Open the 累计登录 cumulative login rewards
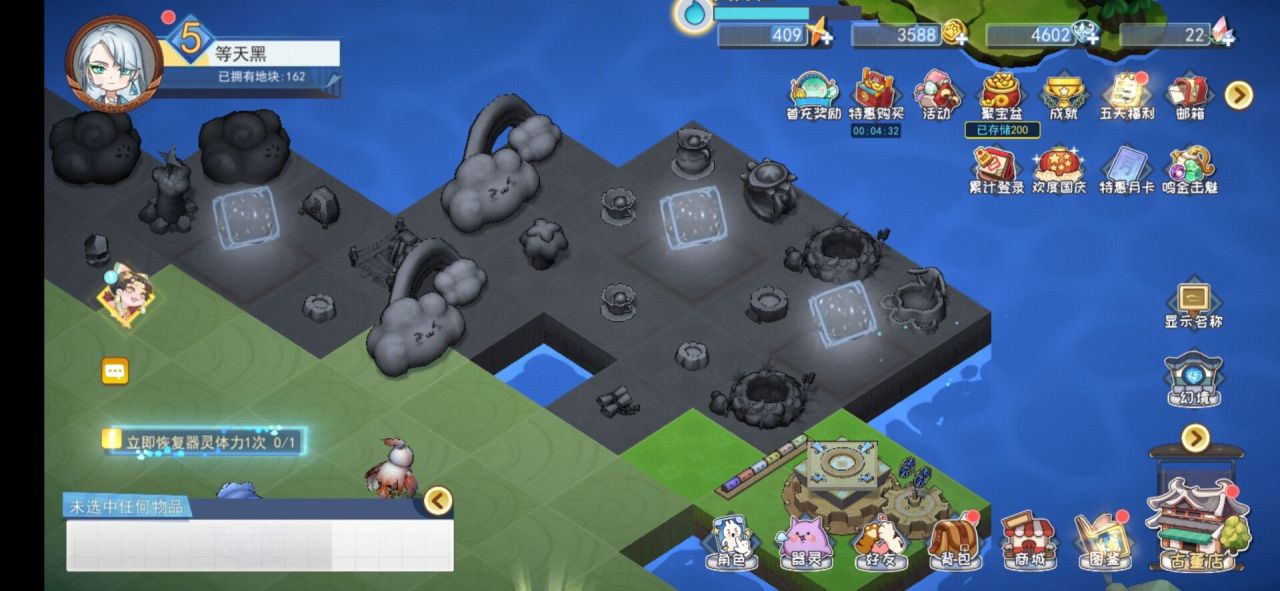 point(996,169)
